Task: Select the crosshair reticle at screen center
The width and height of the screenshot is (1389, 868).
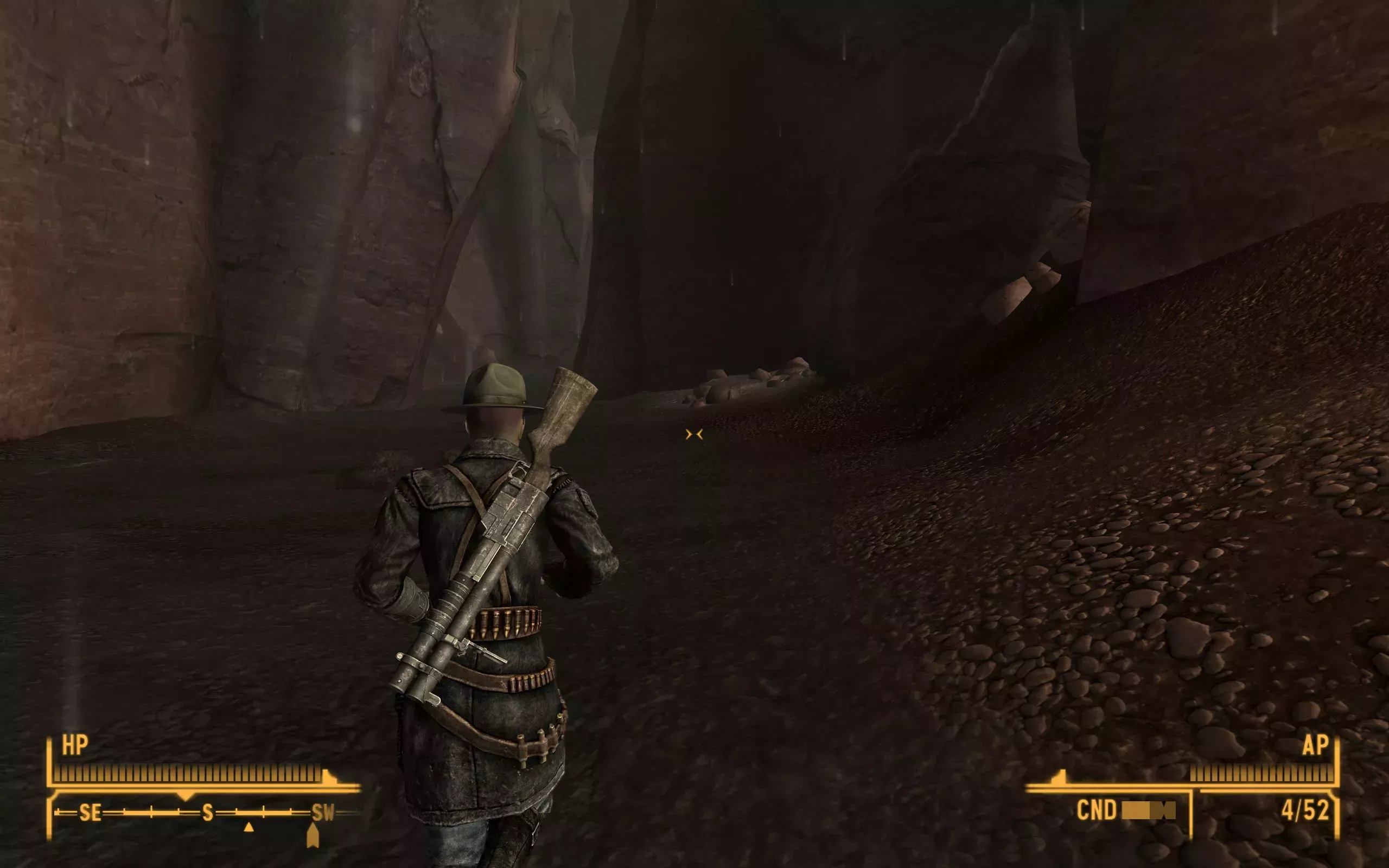Action: click(x=695, y=433)
